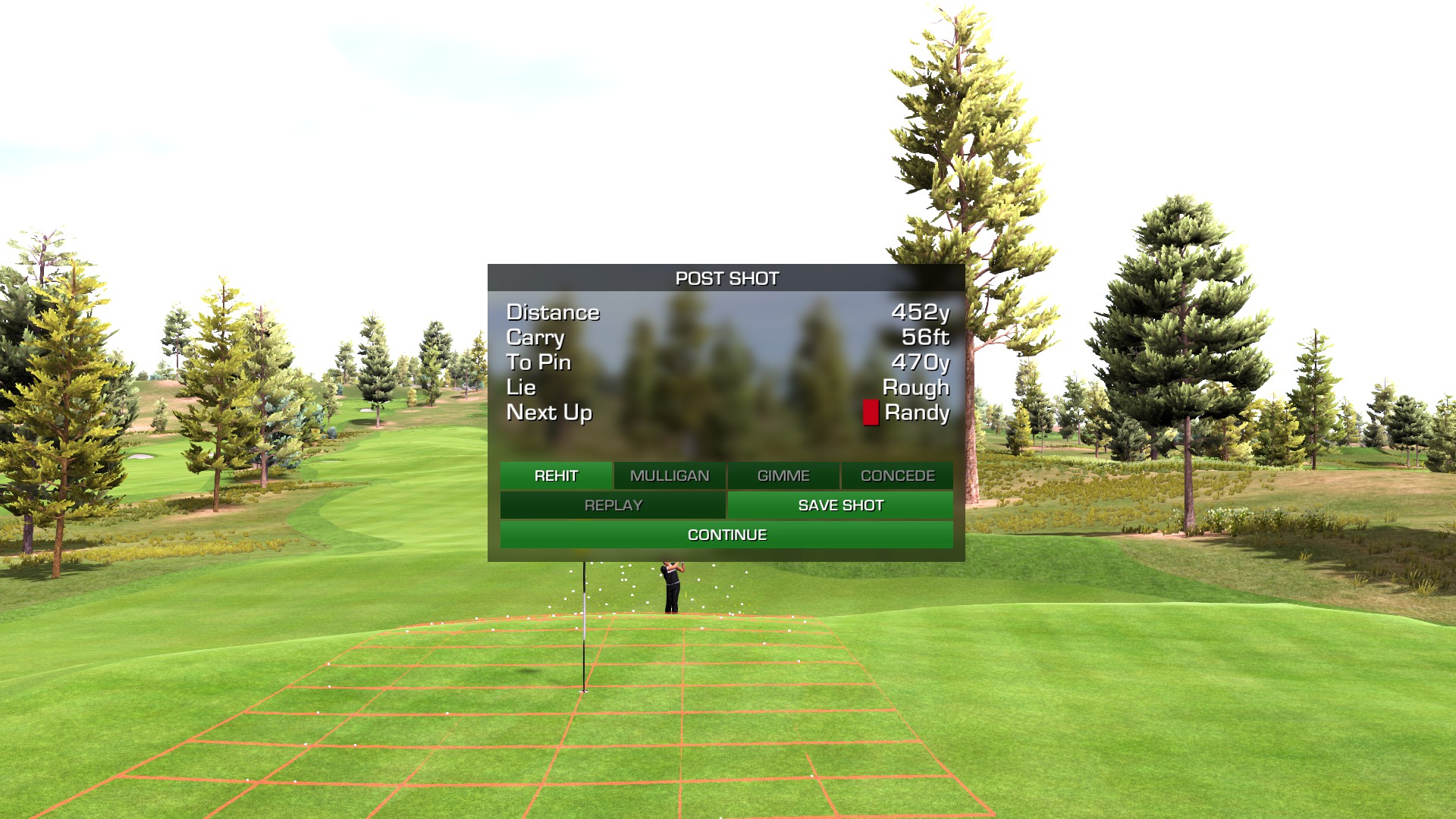Watch the shot REPLAY
This screenshot has height=819, width=1456.
(x=613, y=505)
